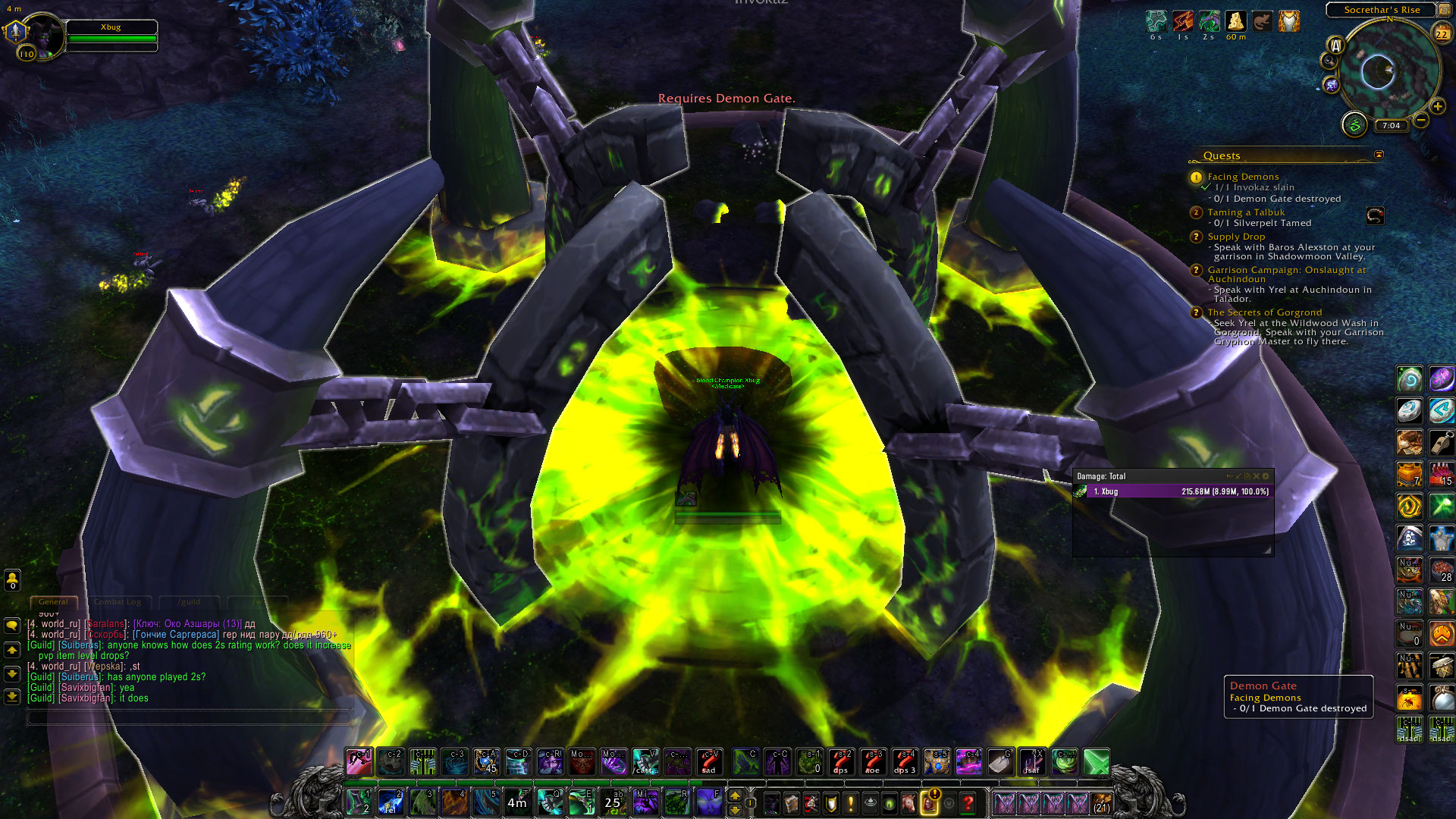Collapse the Quests tracker panel

[1379, 155]
